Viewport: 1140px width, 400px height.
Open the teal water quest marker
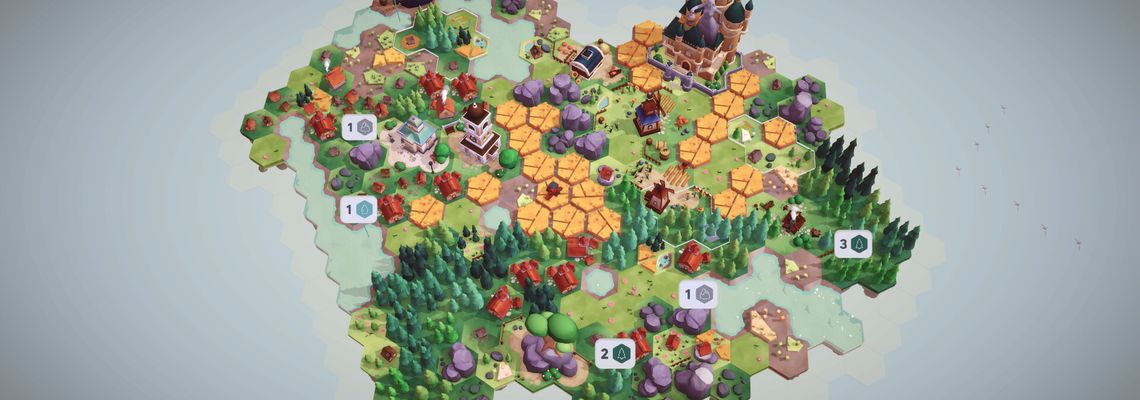358,209
